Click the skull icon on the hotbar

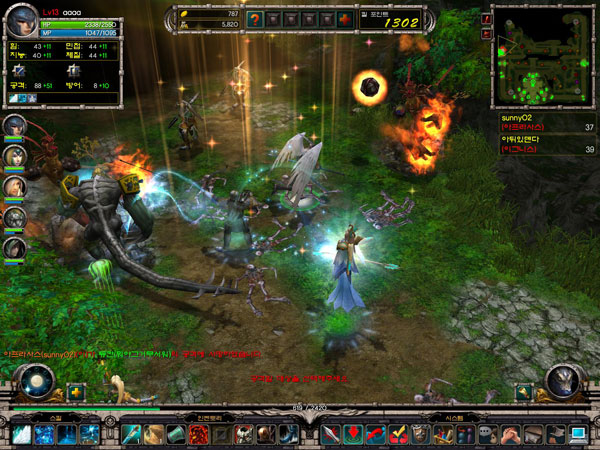click(x=243, y=434)
